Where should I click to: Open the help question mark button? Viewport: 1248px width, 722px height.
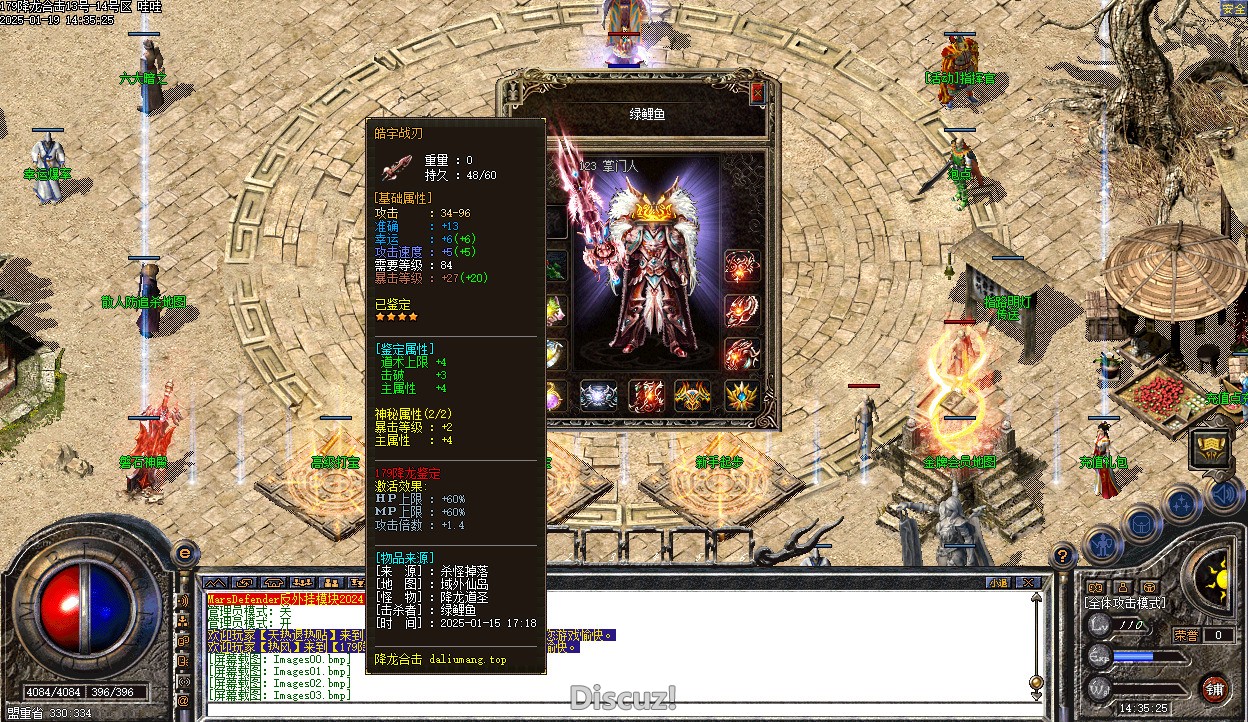1062,555
